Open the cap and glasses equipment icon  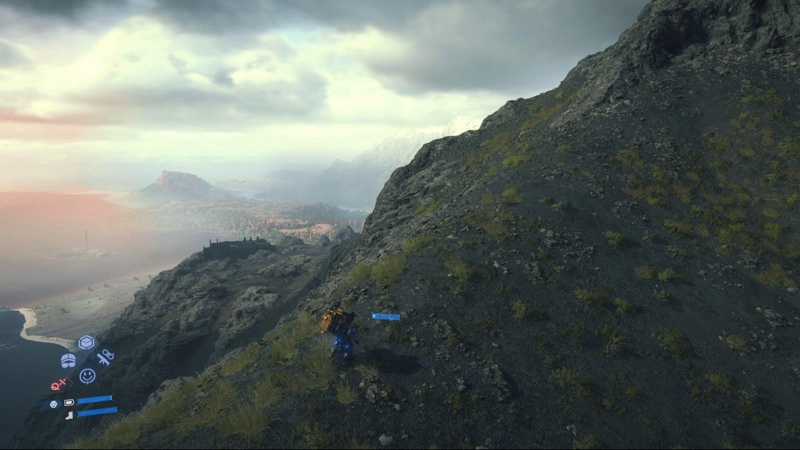pyautogui.click(x=68, y=360)
